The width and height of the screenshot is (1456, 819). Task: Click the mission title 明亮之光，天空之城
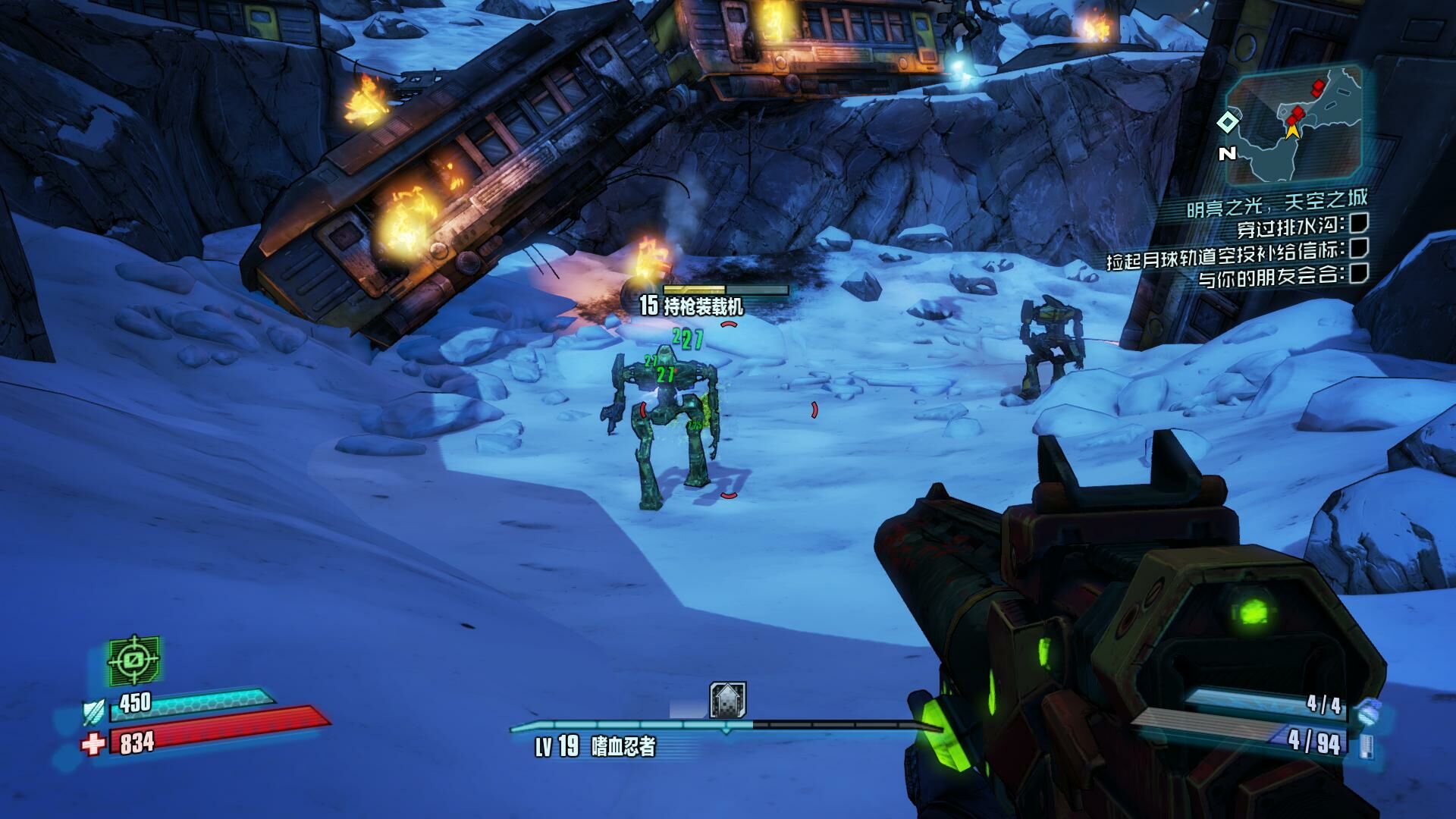pos(1276,202)
